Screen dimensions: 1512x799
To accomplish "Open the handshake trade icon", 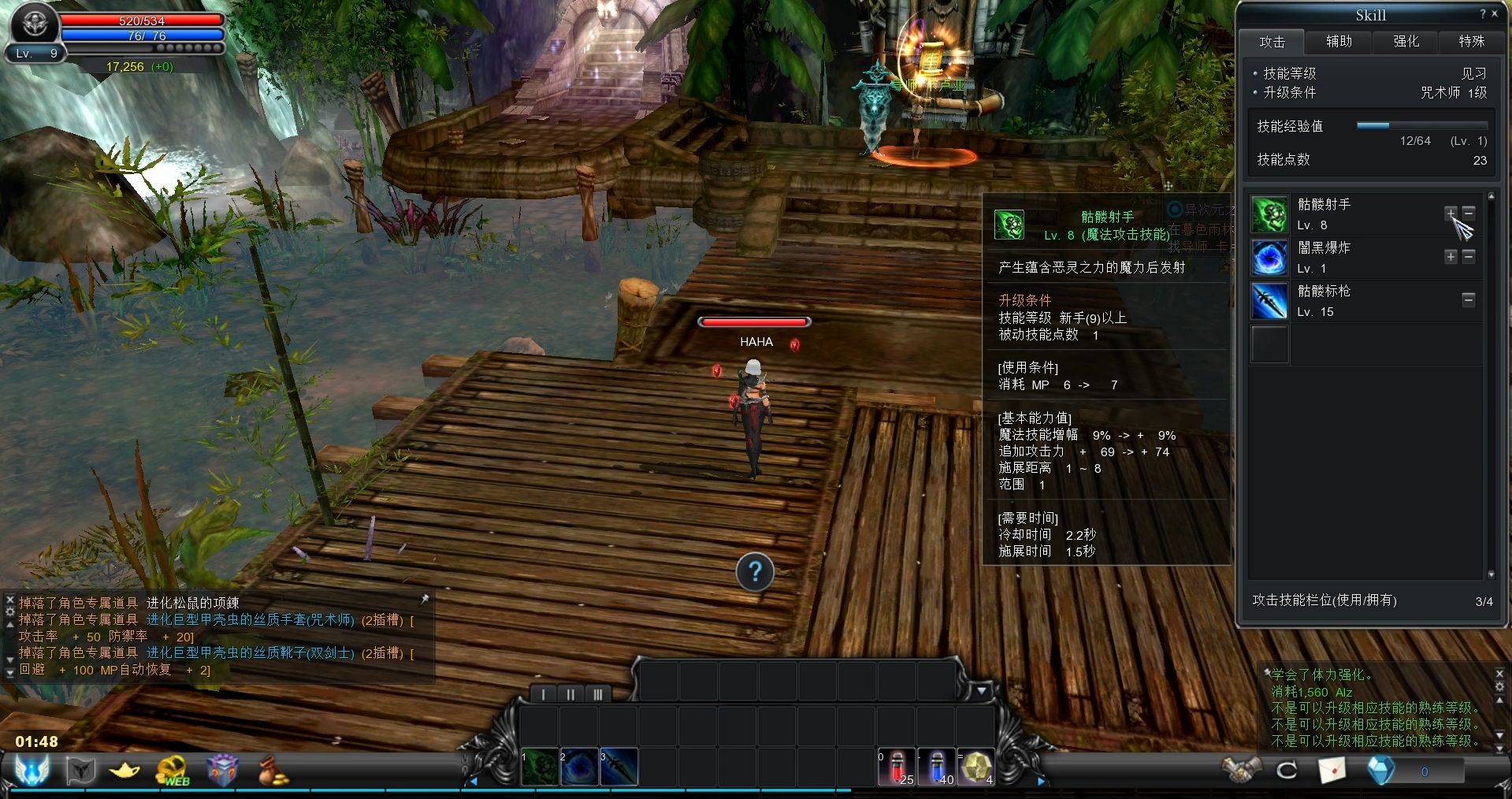I will tap(1240, 770).
